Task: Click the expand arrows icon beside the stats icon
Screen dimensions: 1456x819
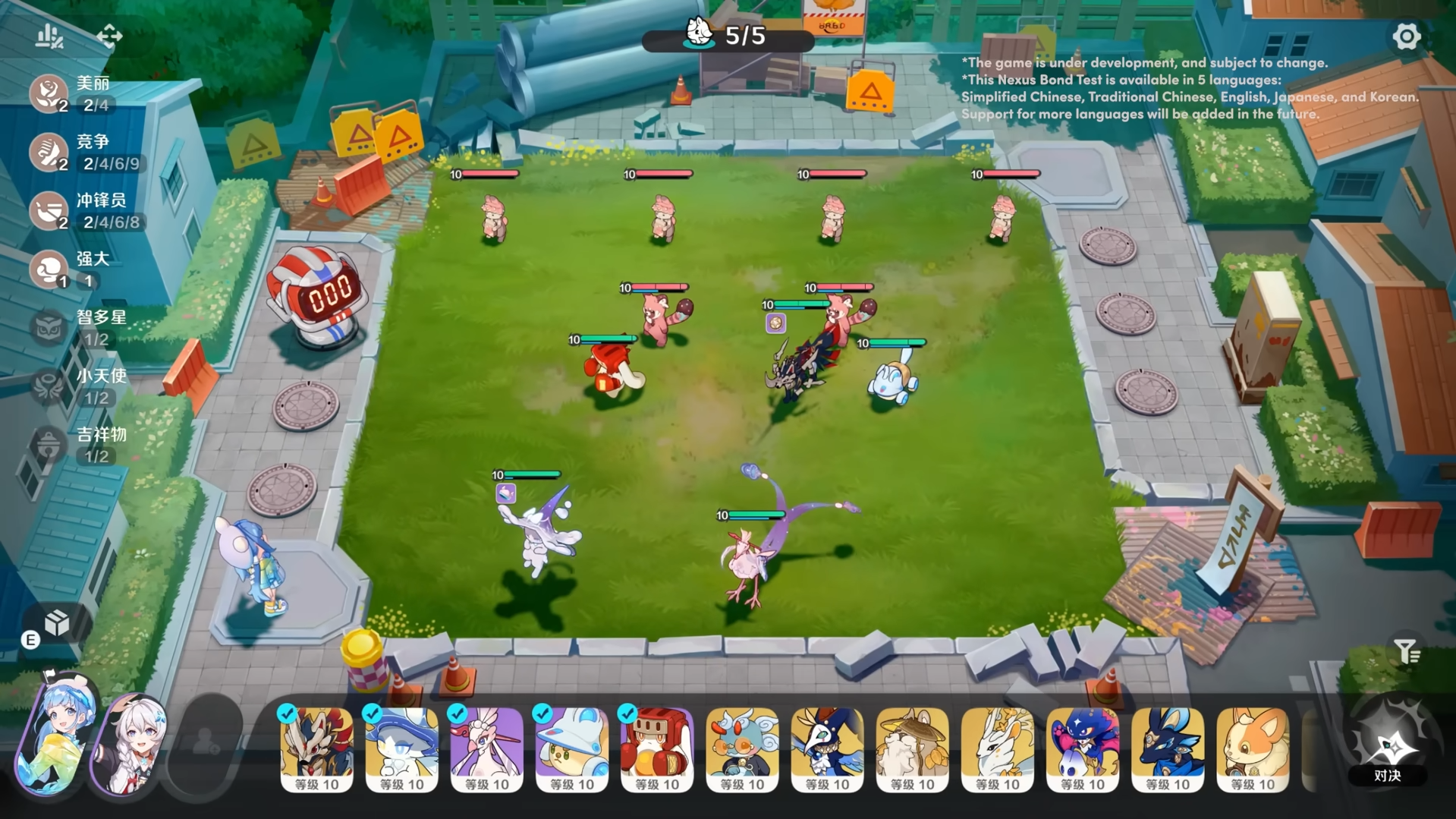Action: (111, 36)
